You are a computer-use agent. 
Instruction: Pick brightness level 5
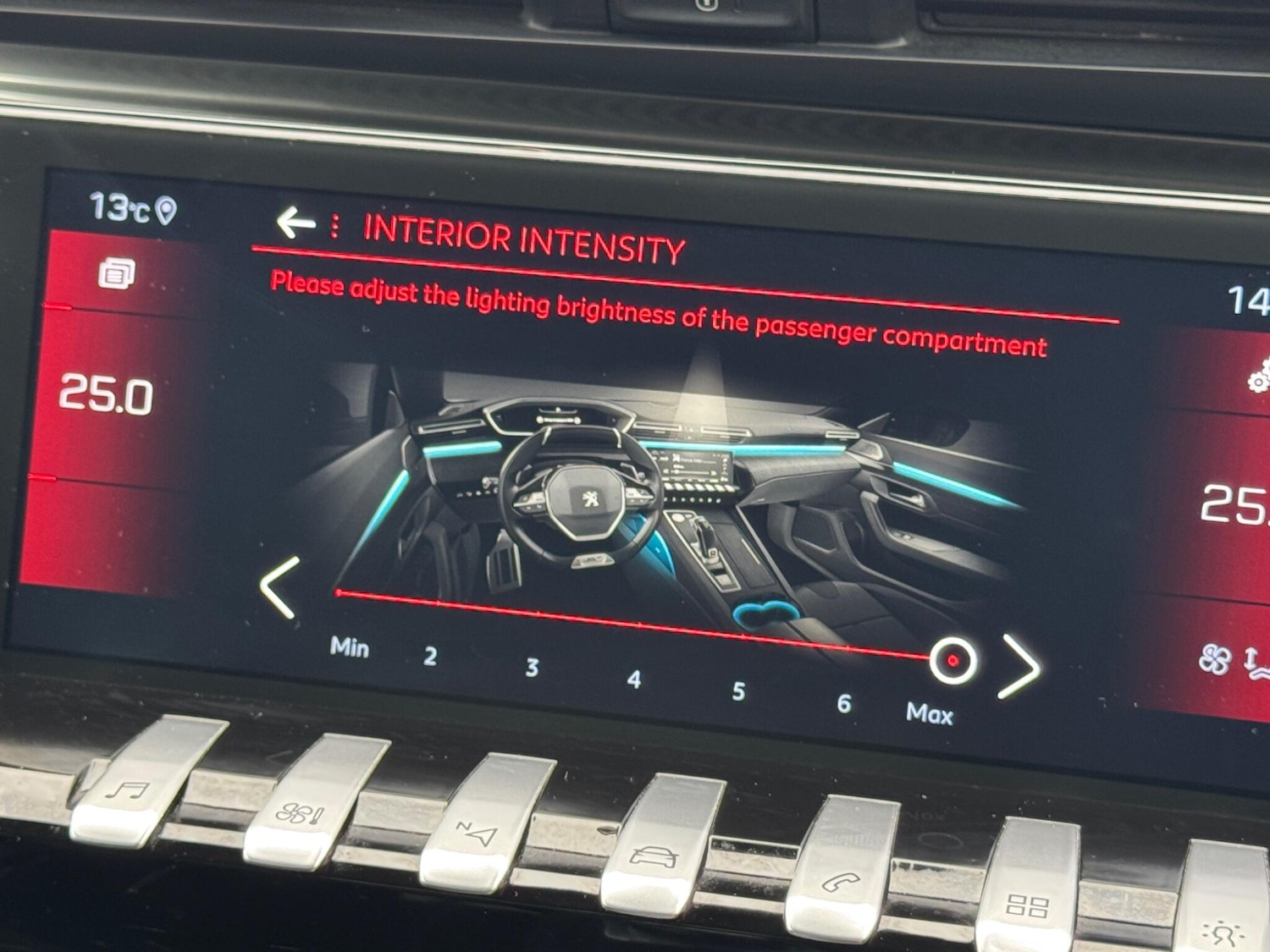pos(738,691)
